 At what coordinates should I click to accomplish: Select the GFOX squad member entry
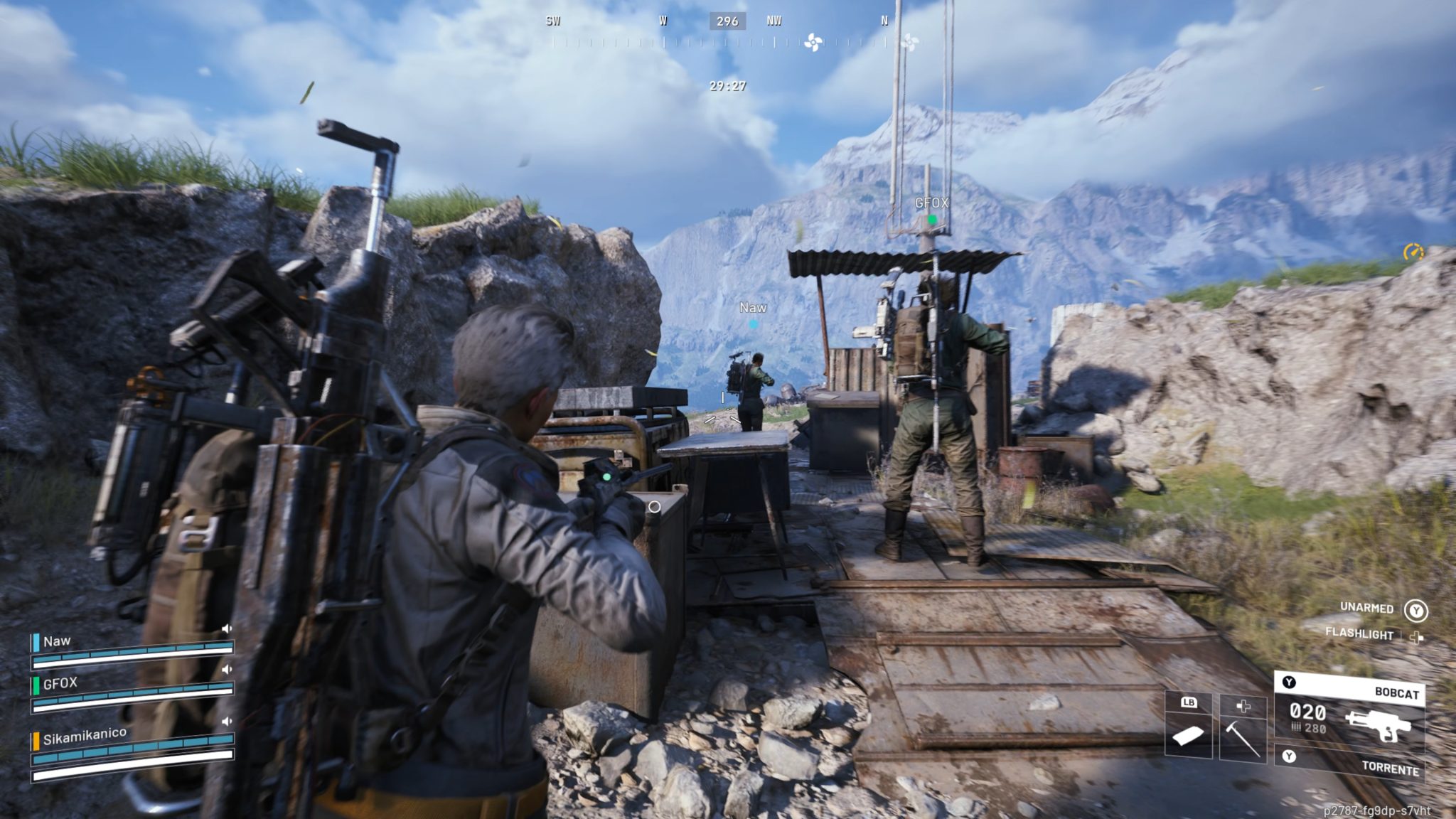pos(60,683)
